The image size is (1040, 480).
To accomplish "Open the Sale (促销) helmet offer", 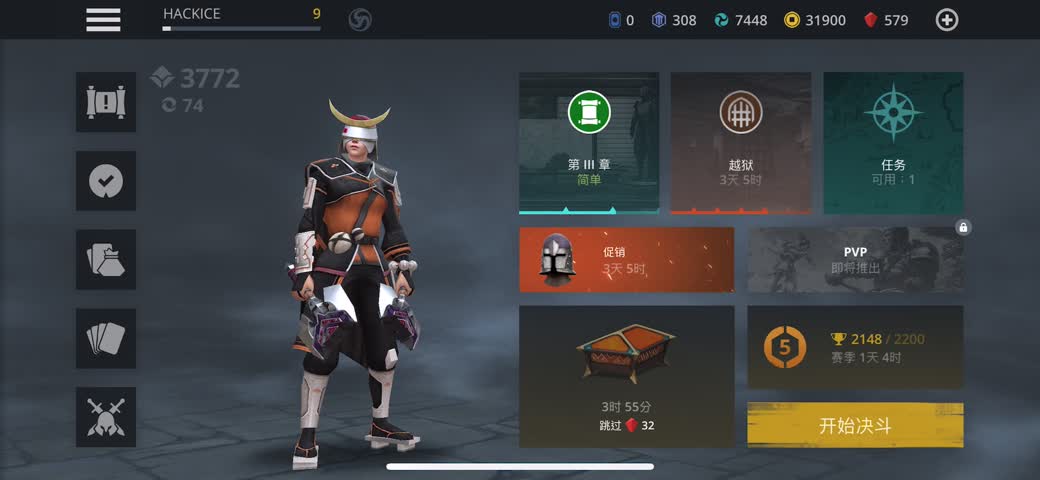I will tap(626, 259).
